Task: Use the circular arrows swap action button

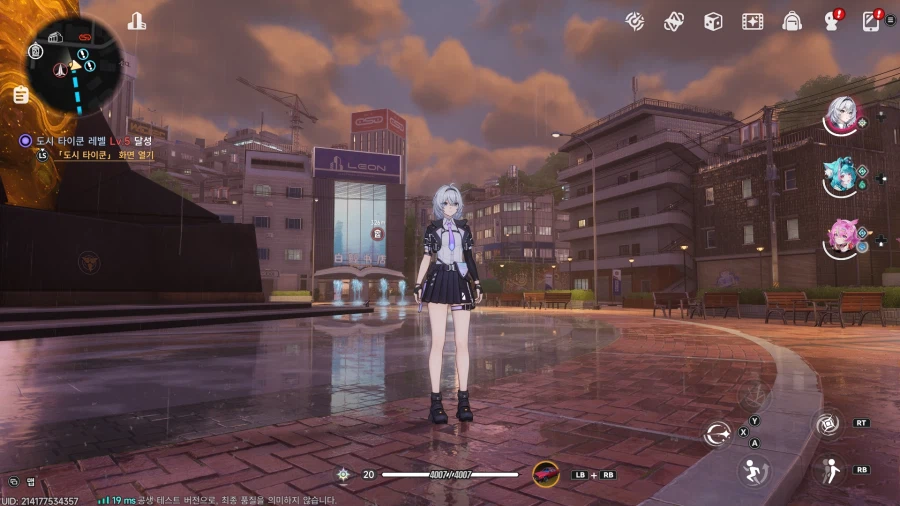Action: coord(717,433)
